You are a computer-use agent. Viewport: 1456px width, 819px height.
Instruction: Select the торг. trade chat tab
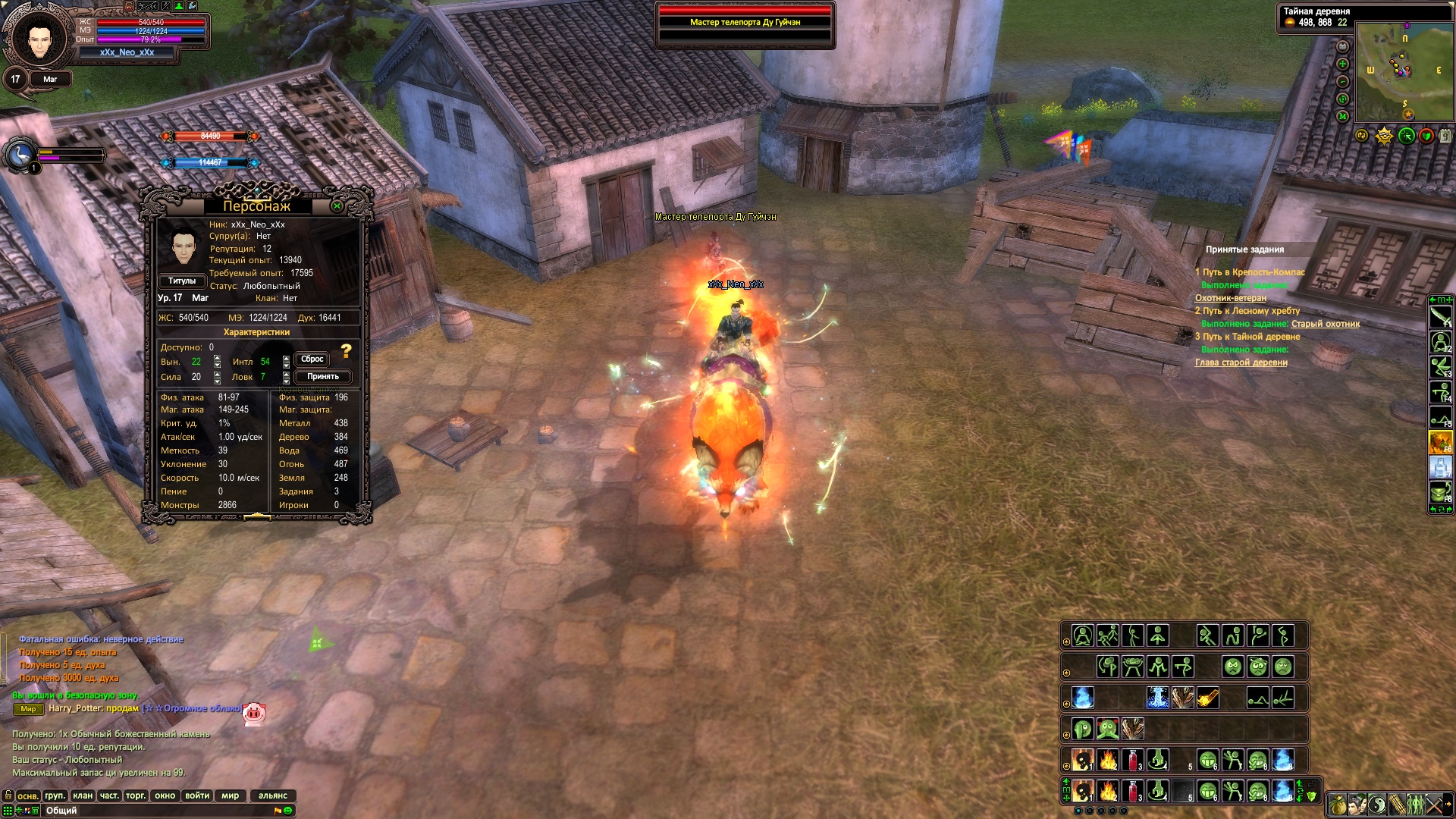click(x=136, y=796)
